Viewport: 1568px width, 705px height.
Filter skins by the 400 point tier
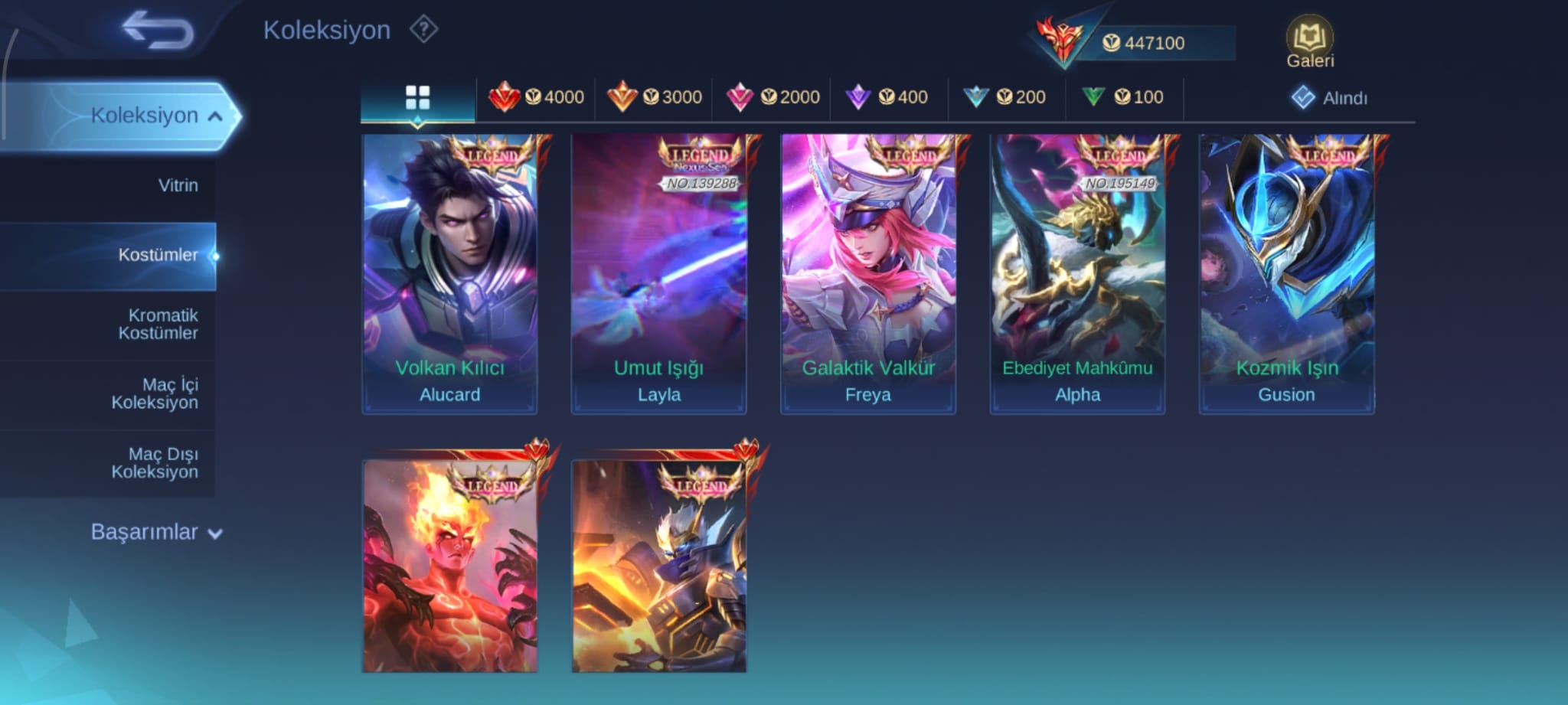point(888,97)
